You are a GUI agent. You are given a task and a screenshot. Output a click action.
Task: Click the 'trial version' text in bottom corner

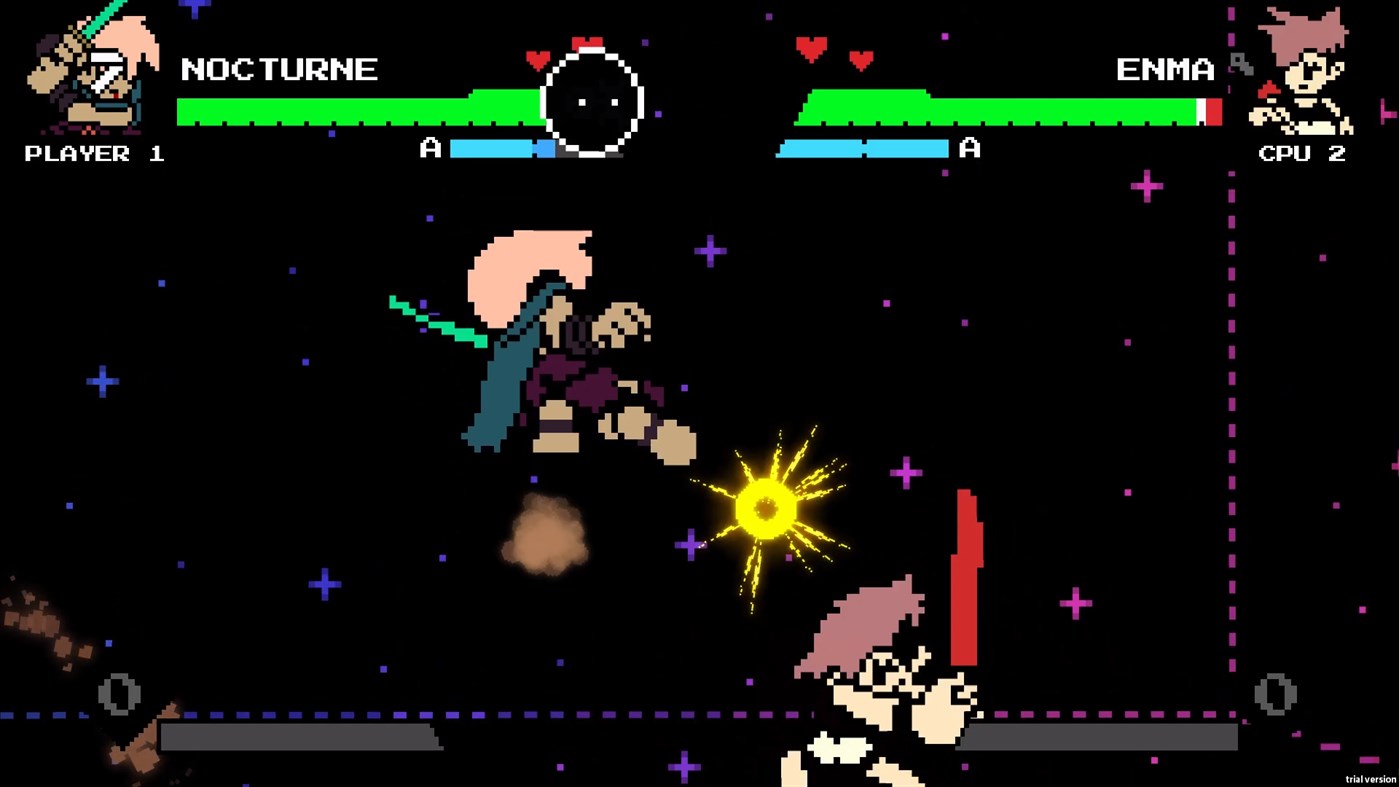point(1370,778)
